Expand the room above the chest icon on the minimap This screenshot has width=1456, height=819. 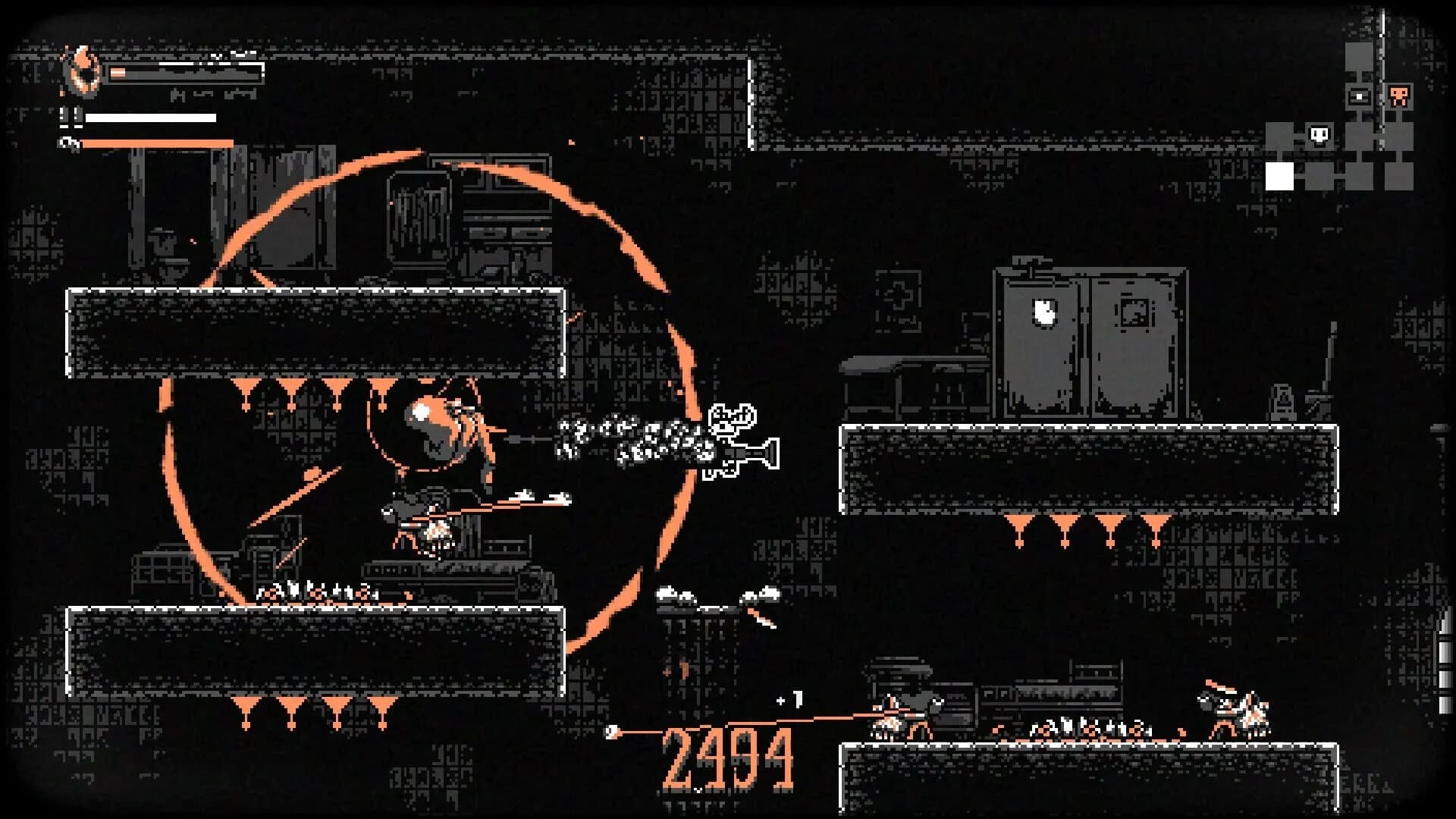pyautogui.click(x=1358, y=57)
